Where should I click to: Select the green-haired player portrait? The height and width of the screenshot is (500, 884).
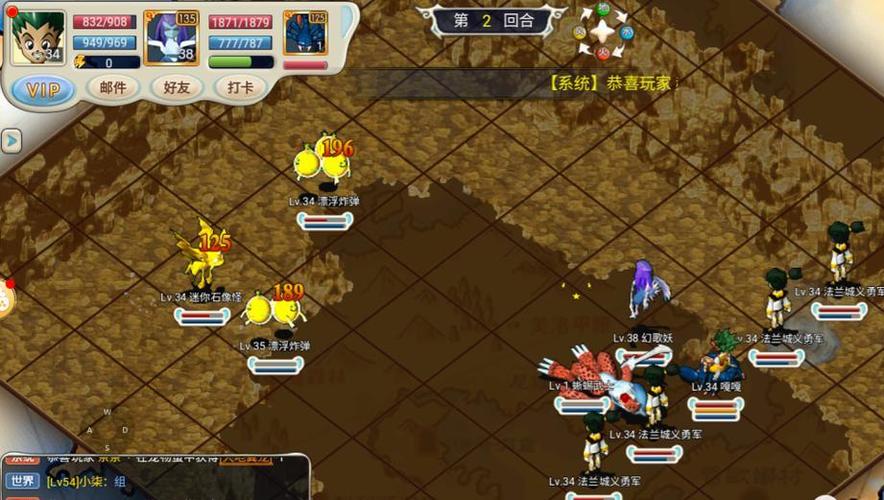pos(38,37)
